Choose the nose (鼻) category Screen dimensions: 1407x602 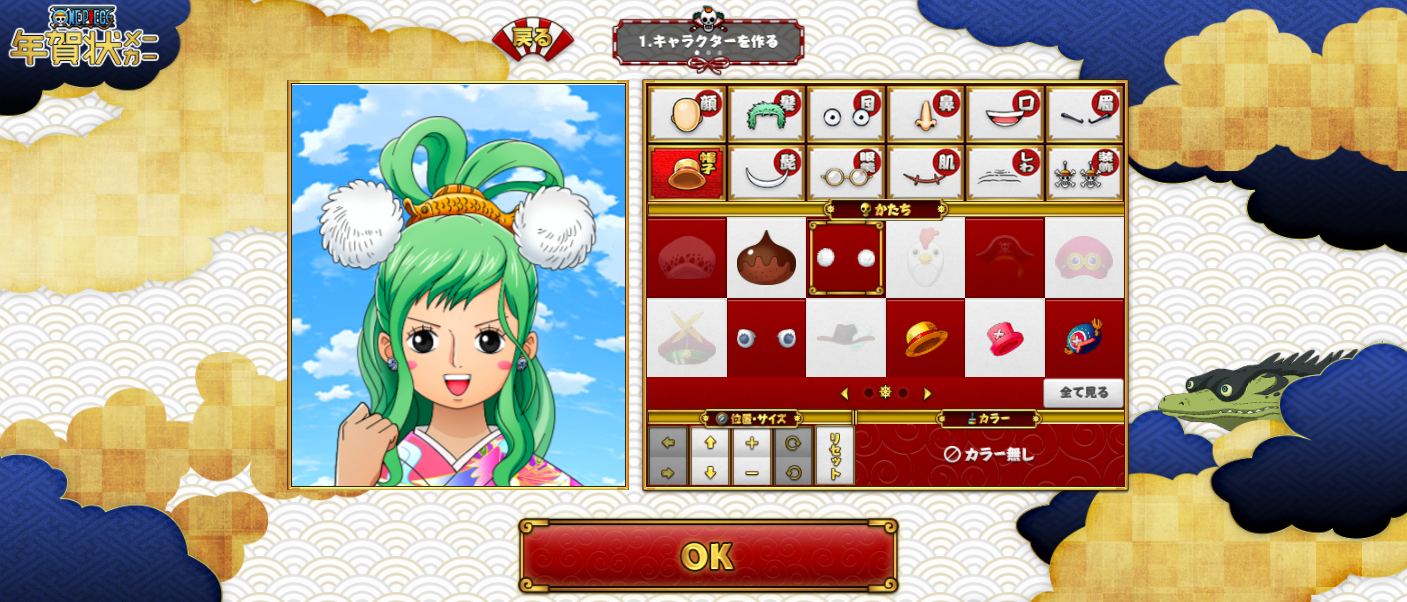[925, 114]
